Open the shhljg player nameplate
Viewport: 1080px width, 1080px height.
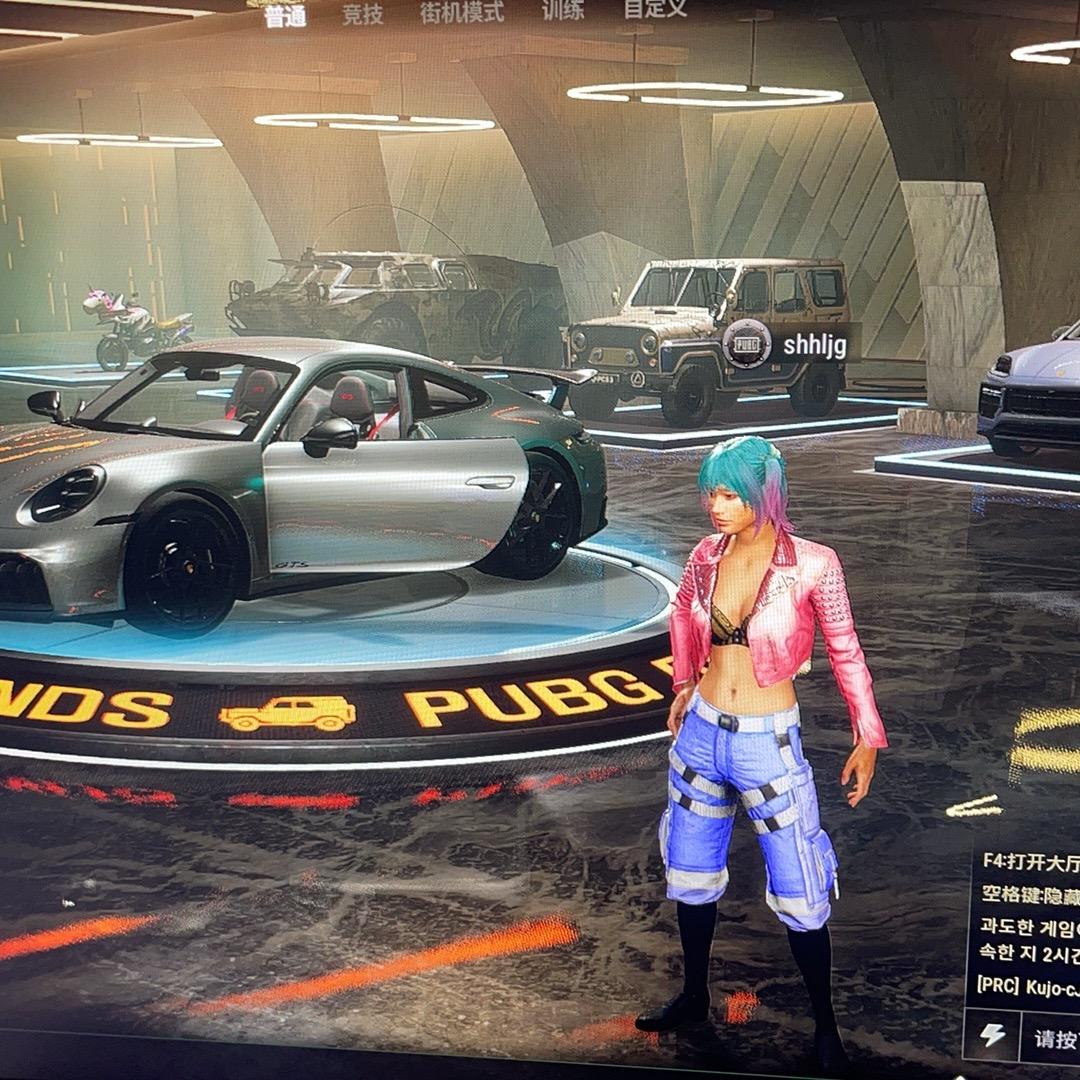point(789,345)
